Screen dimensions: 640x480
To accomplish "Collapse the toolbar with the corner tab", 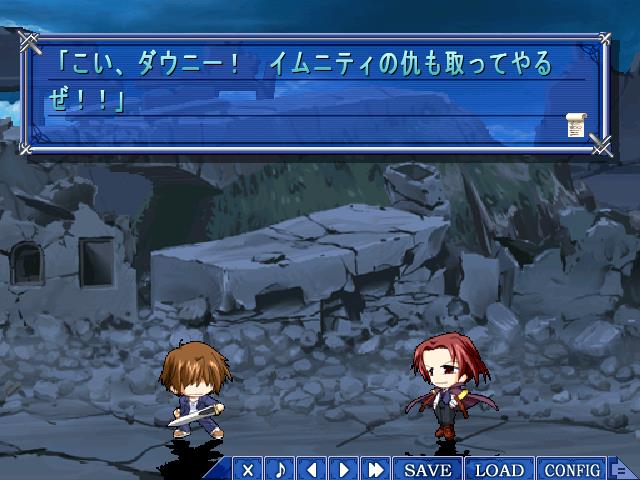I will pos(621,470).
